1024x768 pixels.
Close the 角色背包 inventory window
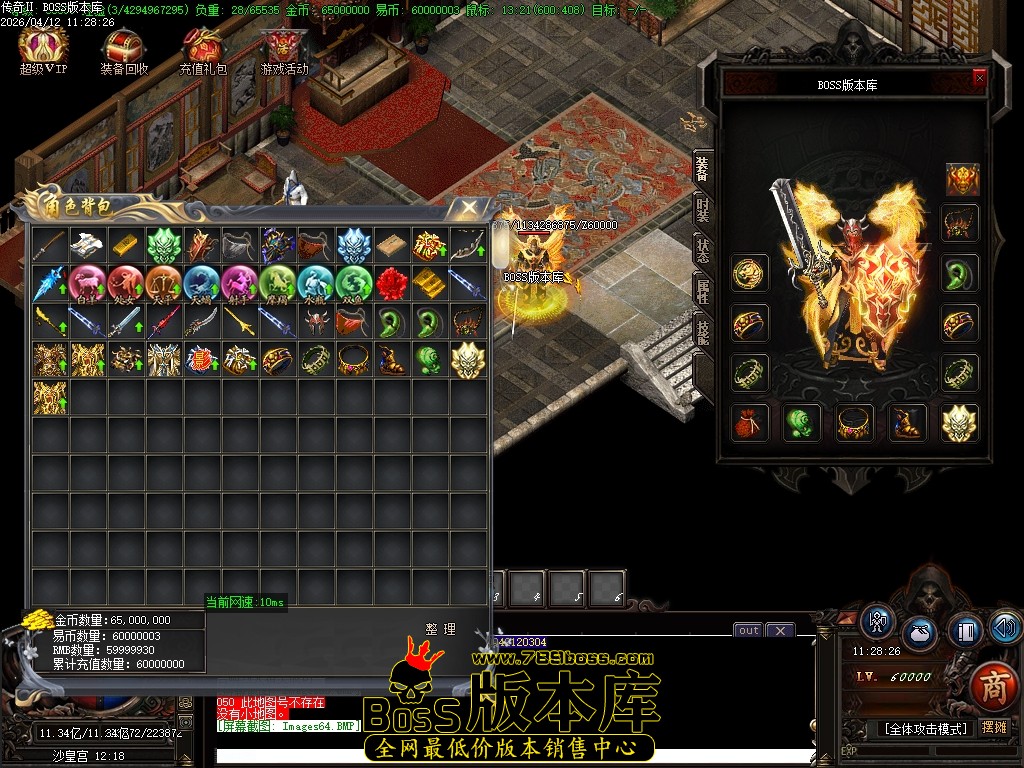[x=468, y=208]
